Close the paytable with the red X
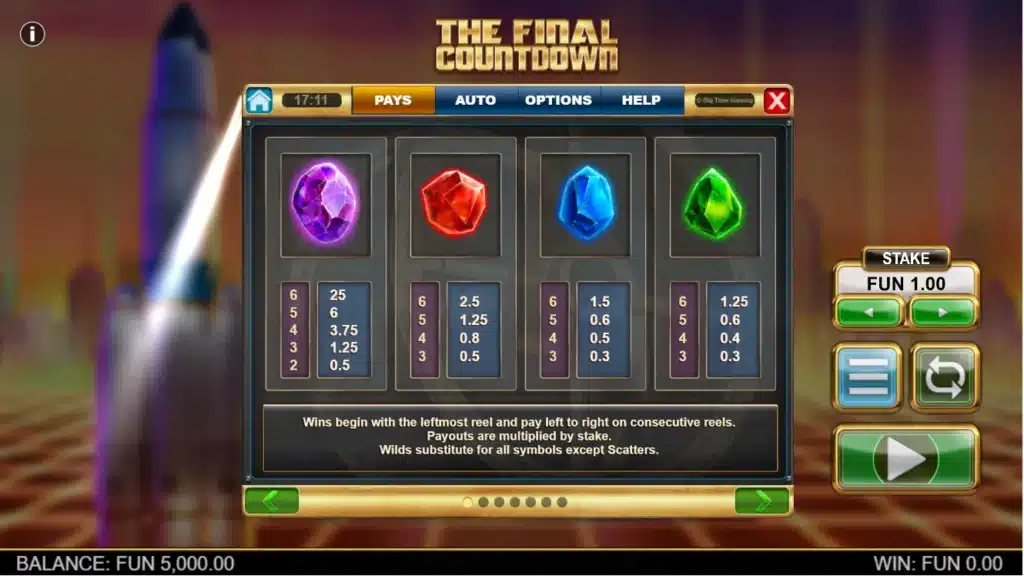The width and height of the screenshot is (1024, 576). coord(777,100)
